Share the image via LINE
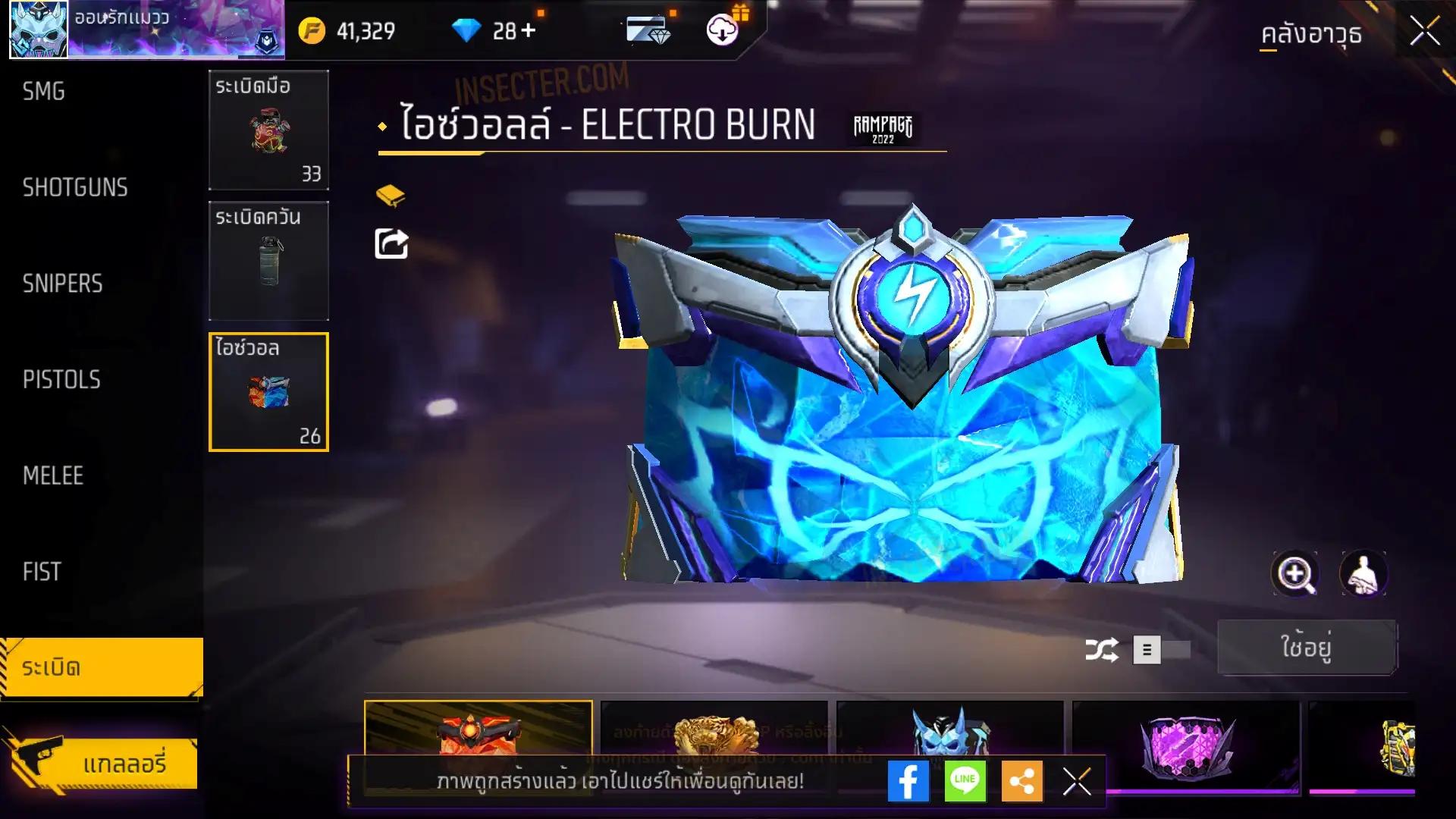Screen dimensions: 1456x819 (965, 781)
